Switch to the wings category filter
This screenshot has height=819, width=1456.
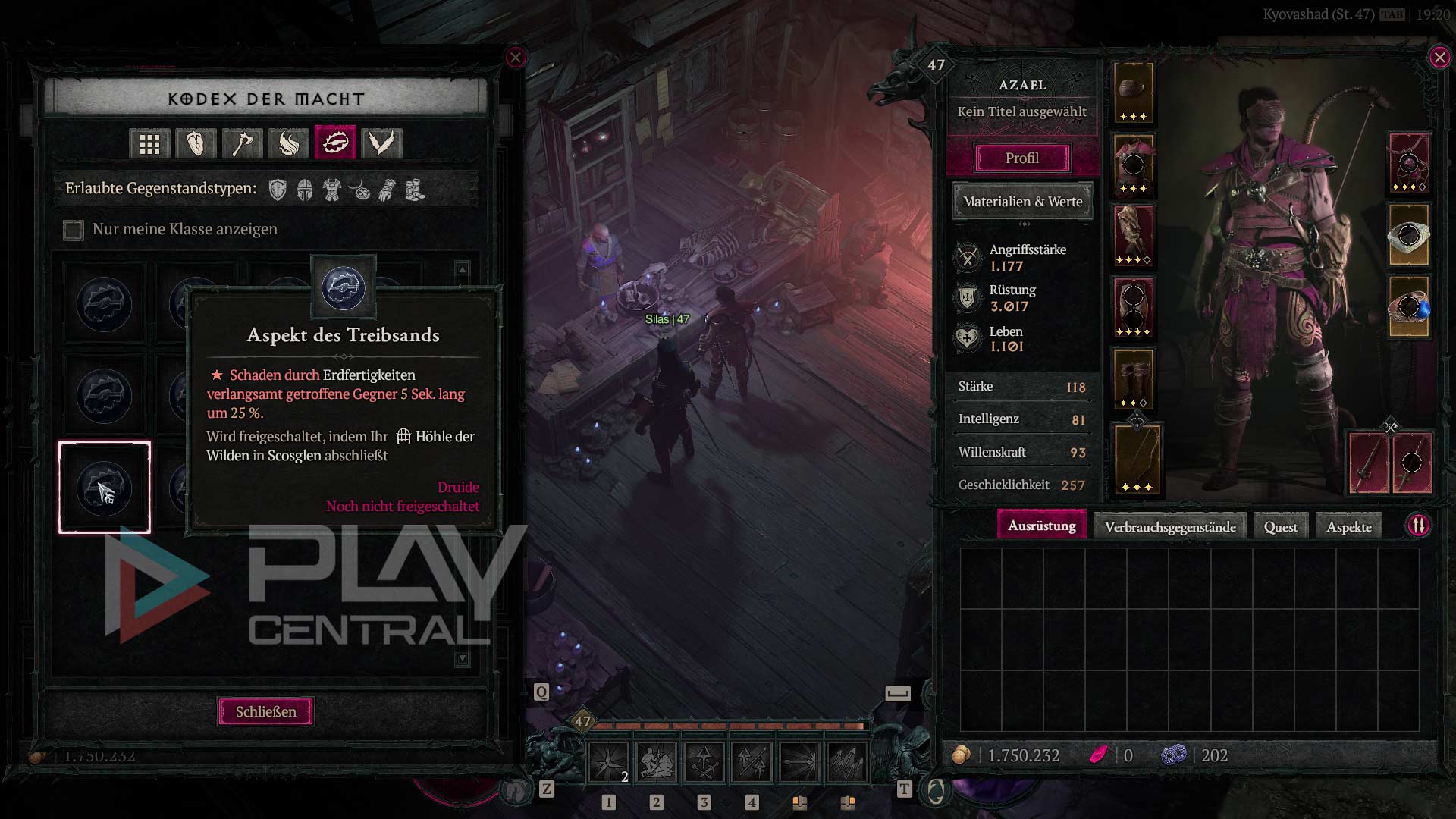click(x=381, y=143)
